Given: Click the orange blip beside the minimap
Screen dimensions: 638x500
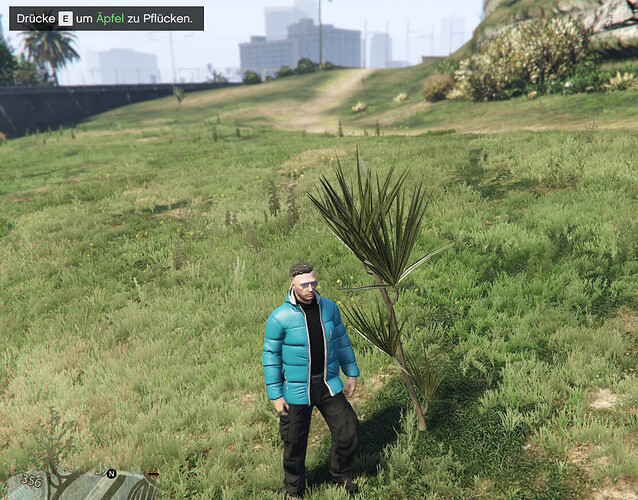Looking at the screenshot, I should [153, 473].
